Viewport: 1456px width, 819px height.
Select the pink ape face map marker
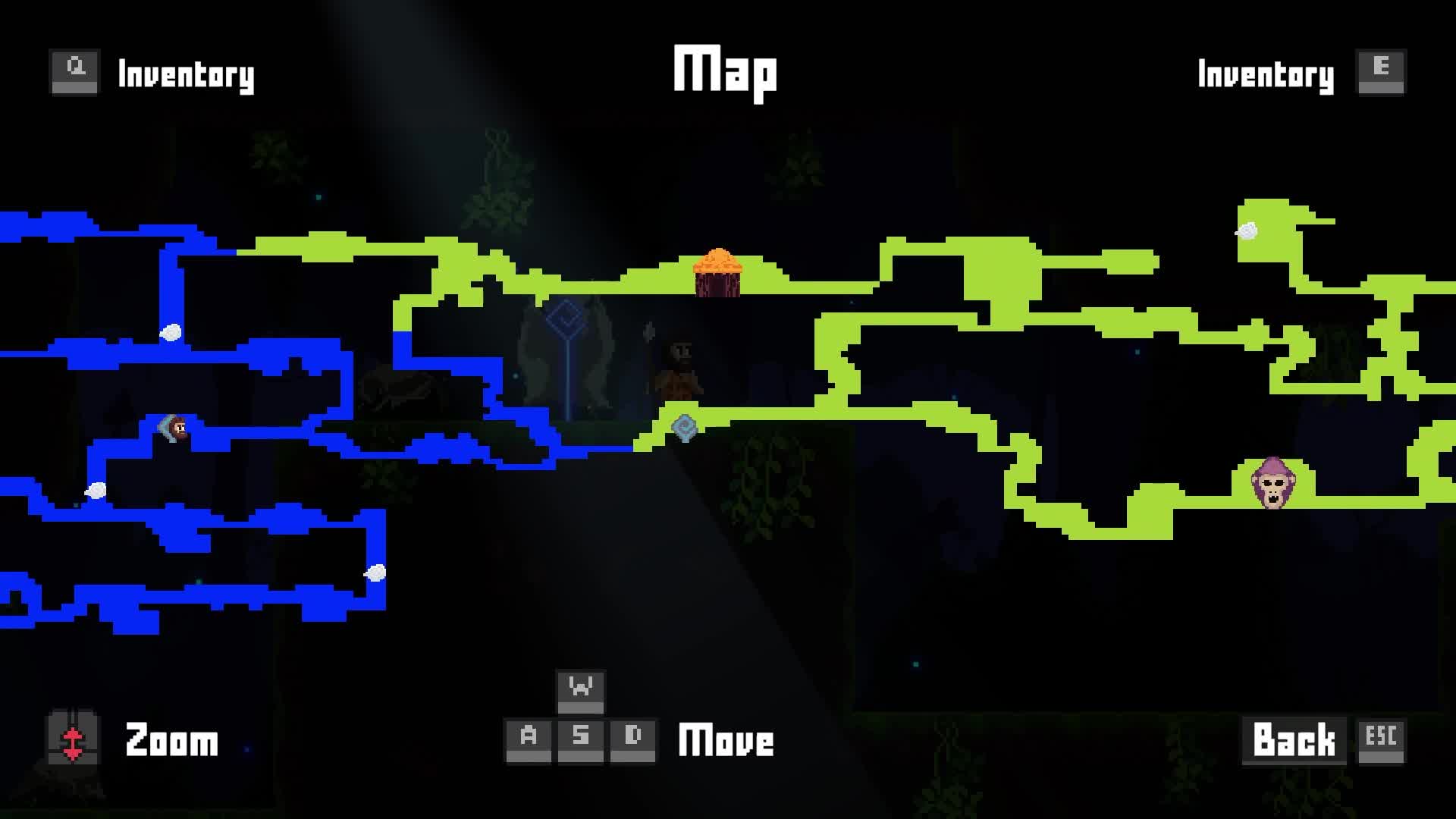[x=1273, y=482]
